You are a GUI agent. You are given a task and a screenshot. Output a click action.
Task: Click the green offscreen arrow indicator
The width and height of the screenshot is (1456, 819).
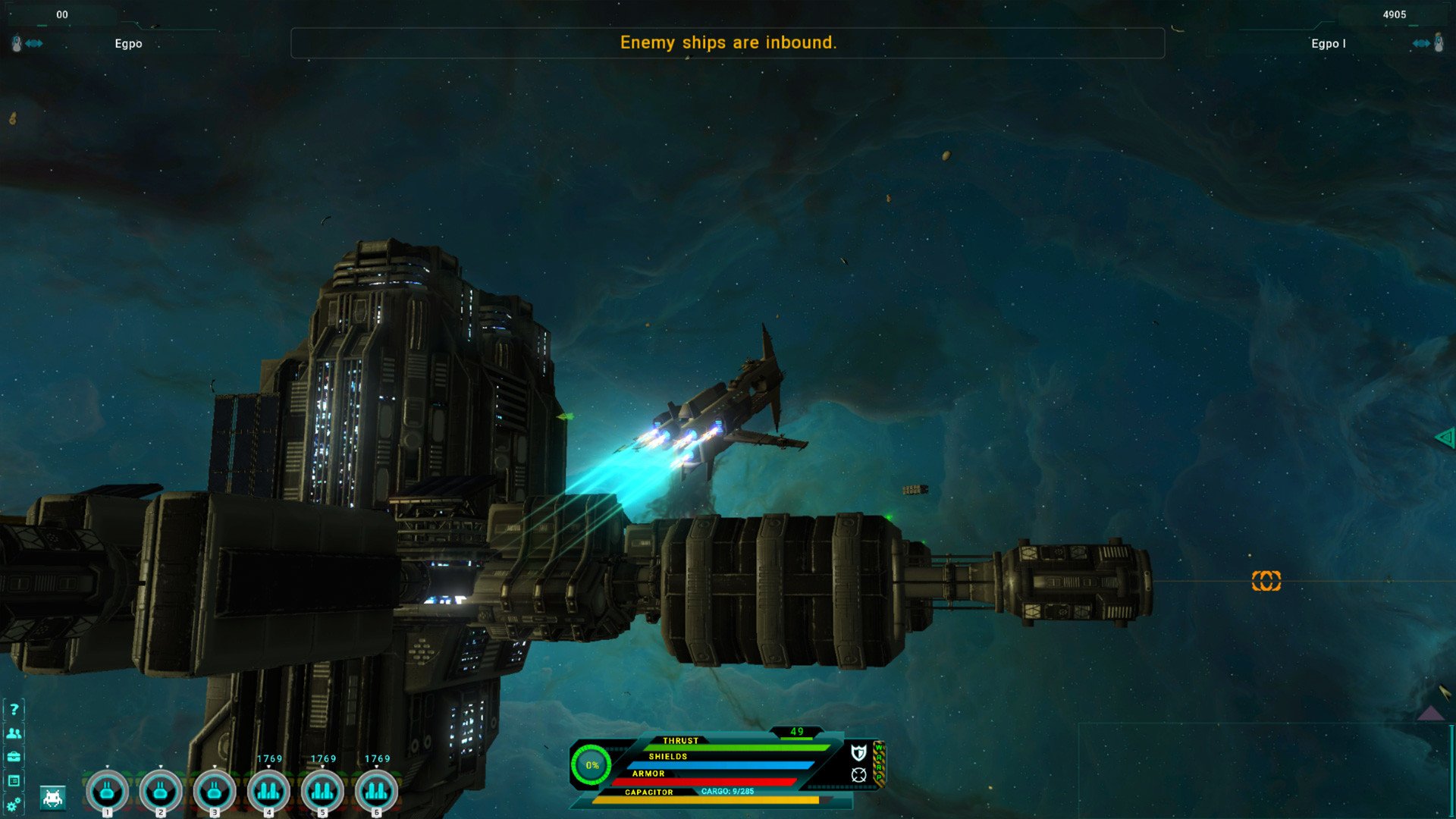(1445, 437)
